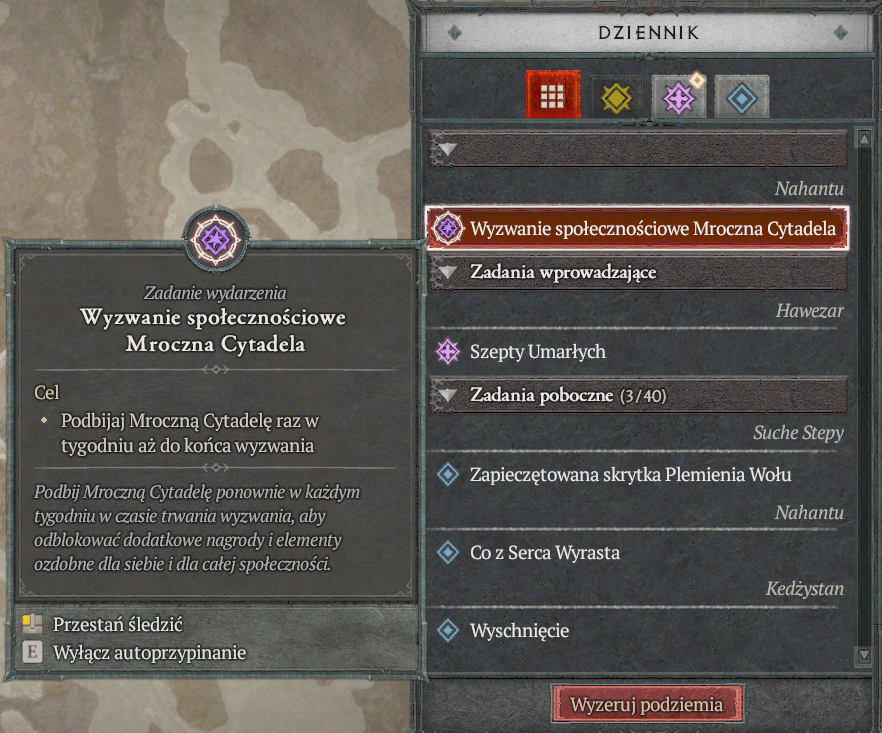Show the blue side quests tab
Viewport: 882px width, 733px height.
pos(741,97)
